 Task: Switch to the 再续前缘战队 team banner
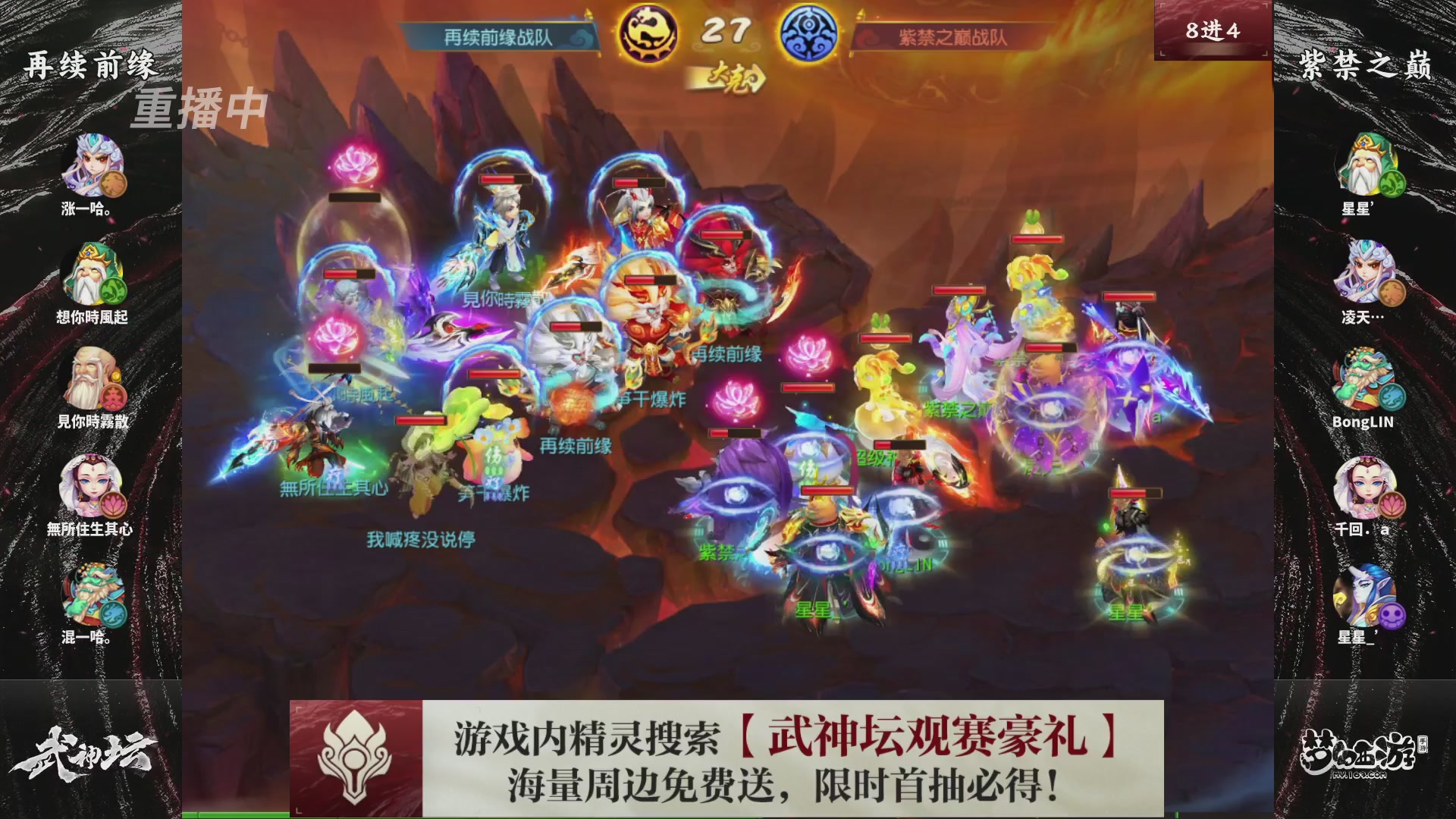tap(497, 33)
